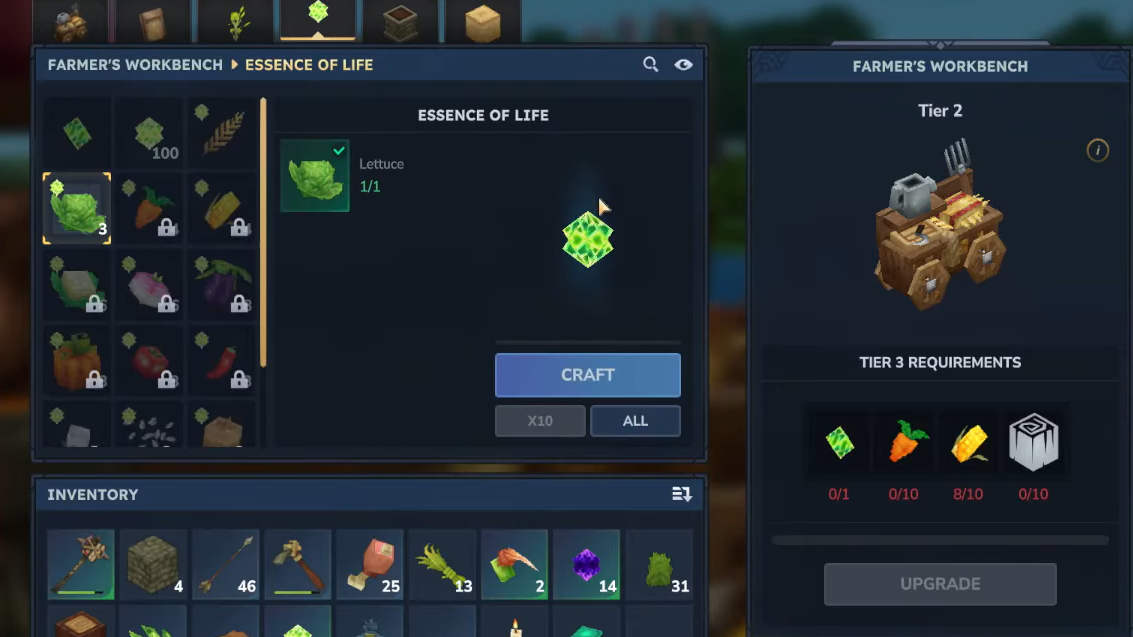
Task: Choose the ALL craft quantity button
Action: tap(635, 421)
